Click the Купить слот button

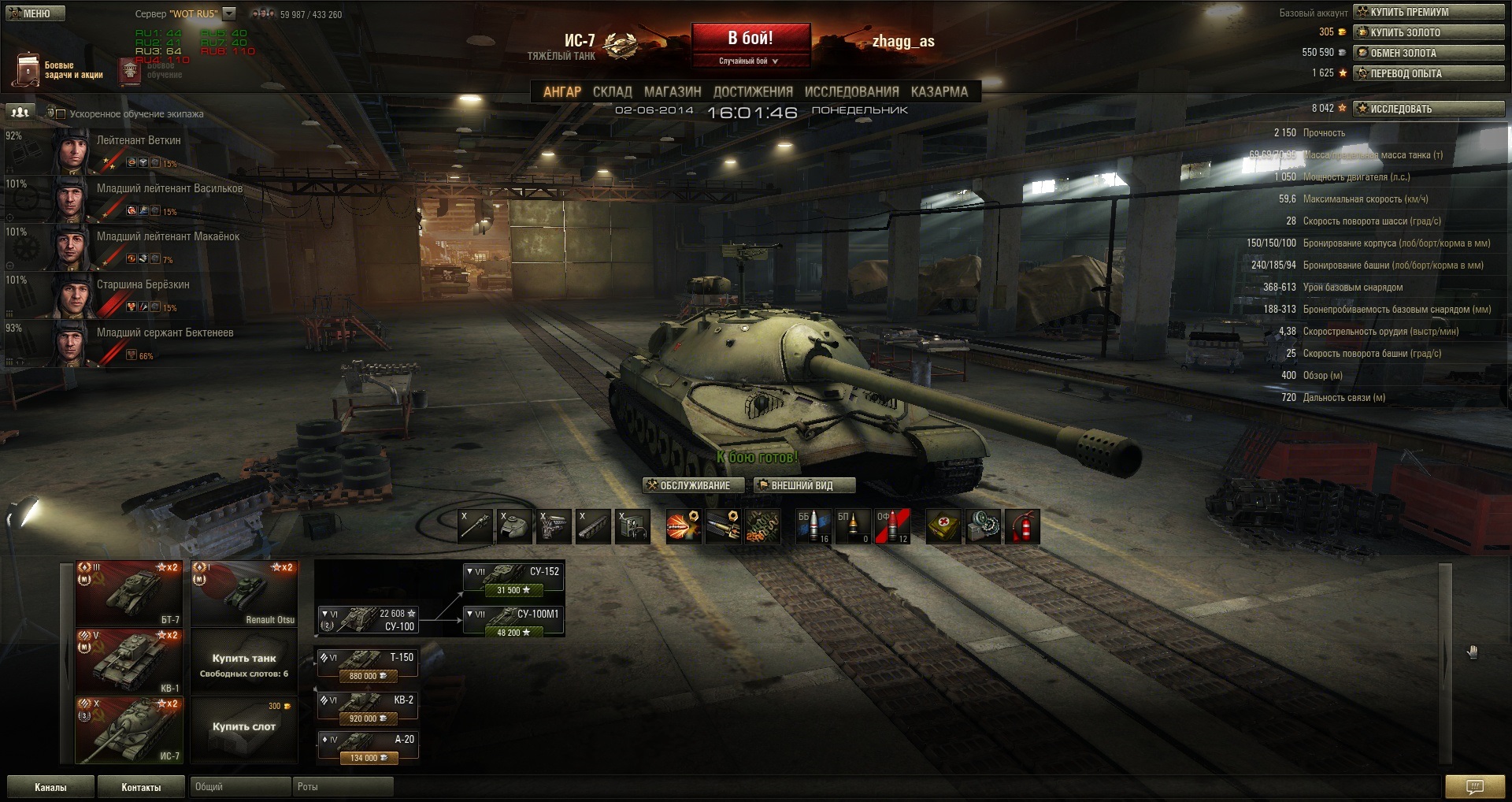[244, 727]
